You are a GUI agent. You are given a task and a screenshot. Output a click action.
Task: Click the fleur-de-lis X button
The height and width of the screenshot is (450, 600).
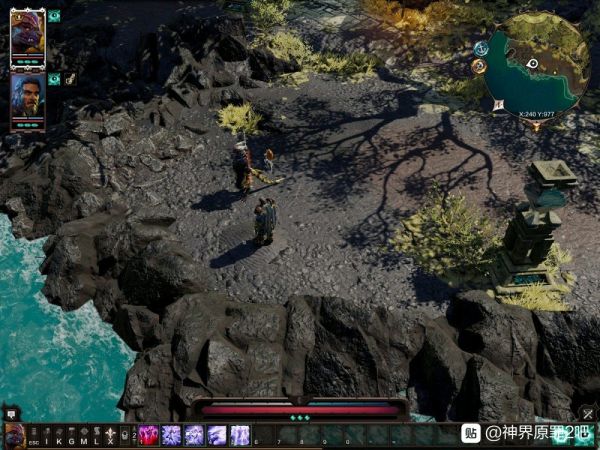tap(110, 436)
